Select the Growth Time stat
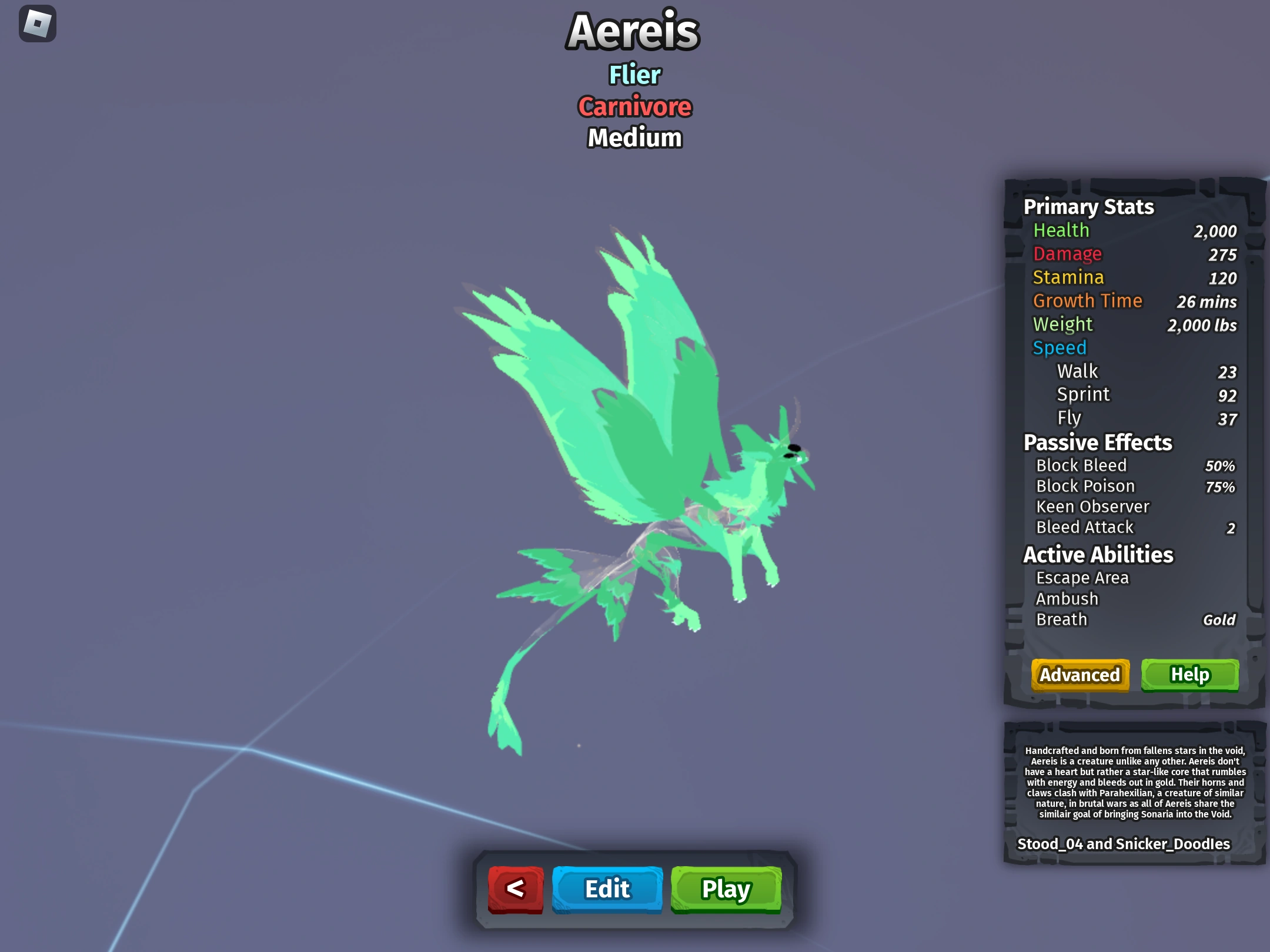 1088,301
